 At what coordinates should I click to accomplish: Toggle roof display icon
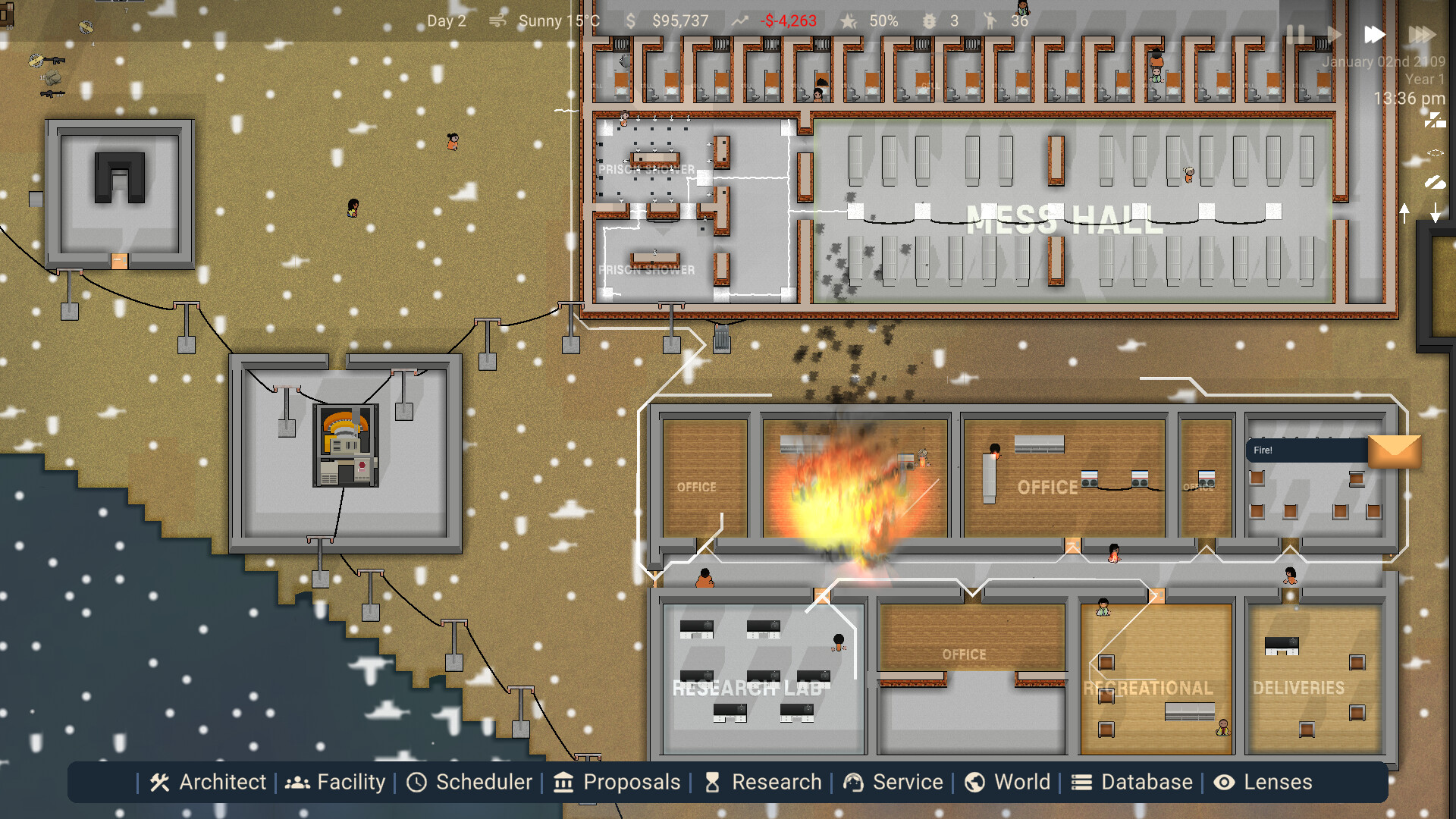[x=1436, y=182]
